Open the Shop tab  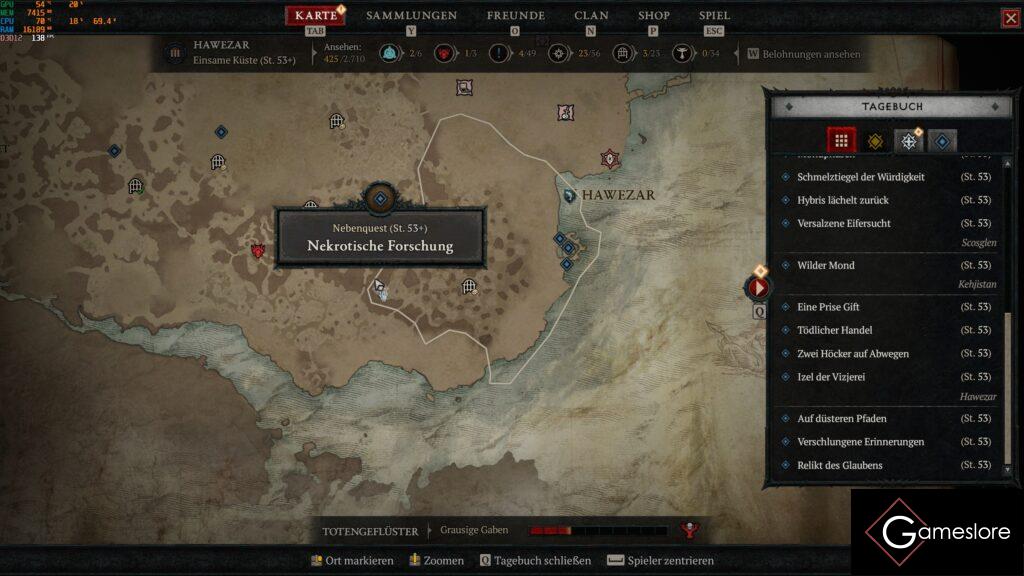point(654,16)
